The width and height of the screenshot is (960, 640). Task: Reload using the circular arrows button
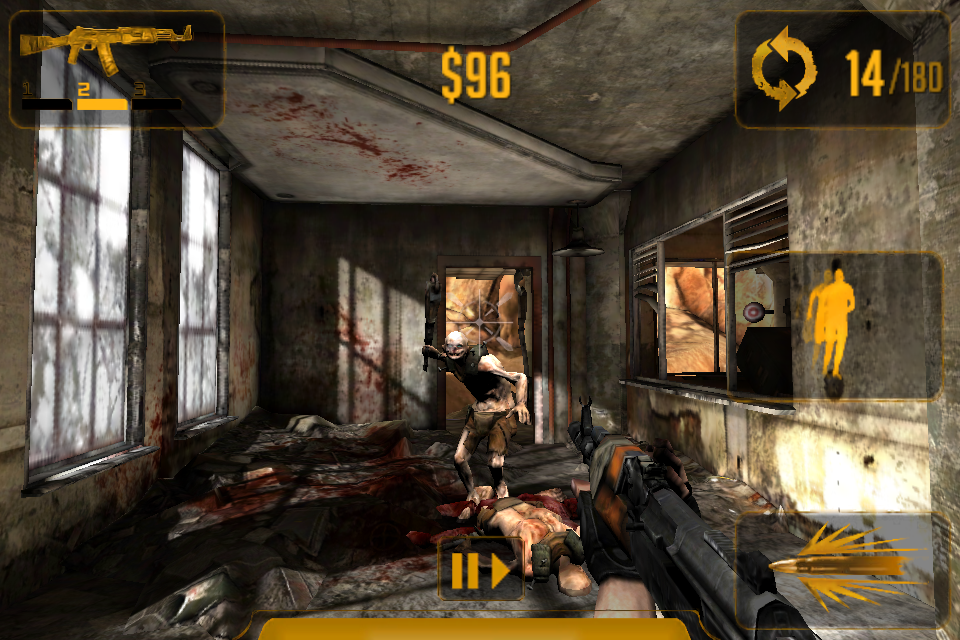pos(784,68)
